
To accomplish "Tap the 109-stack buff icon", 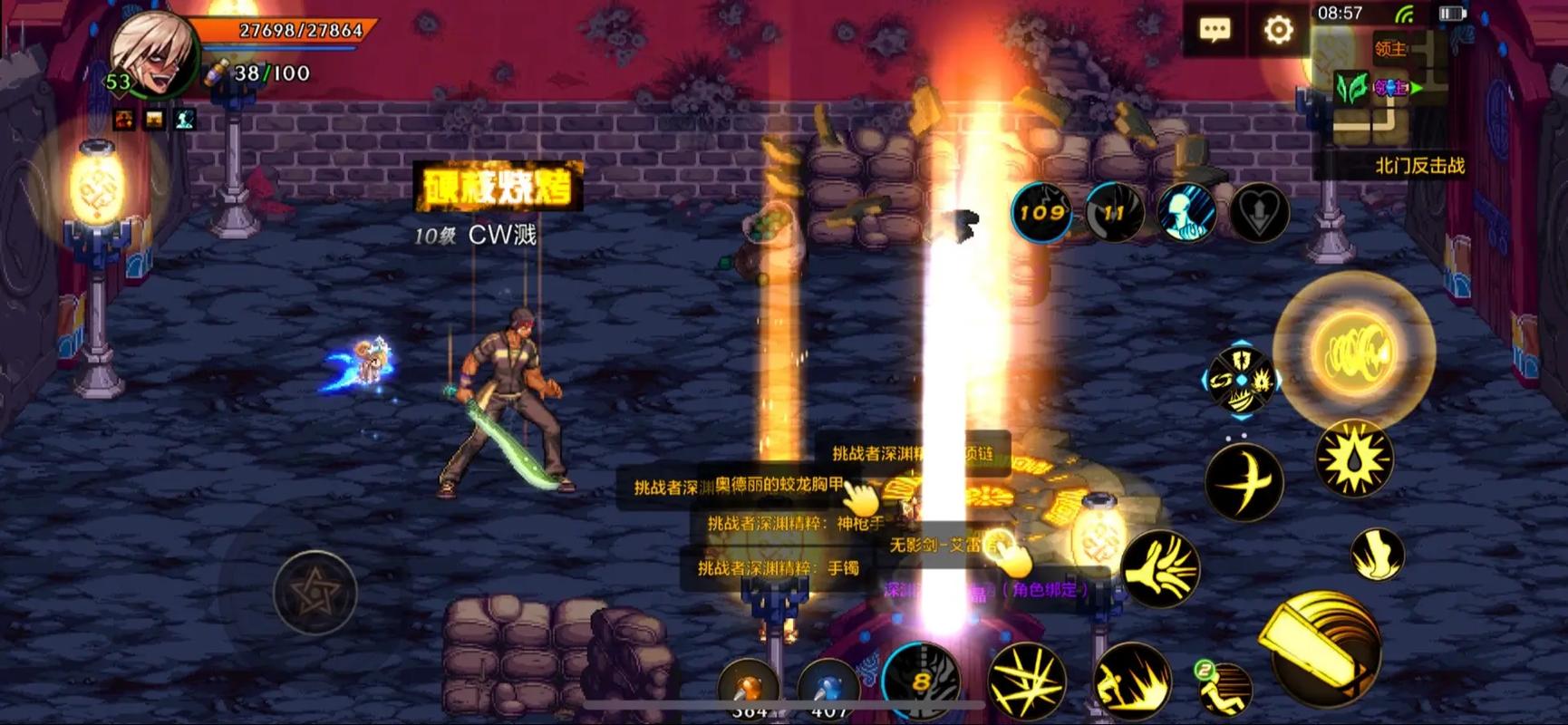I will pyautogui.click(x=1040, y=214).
